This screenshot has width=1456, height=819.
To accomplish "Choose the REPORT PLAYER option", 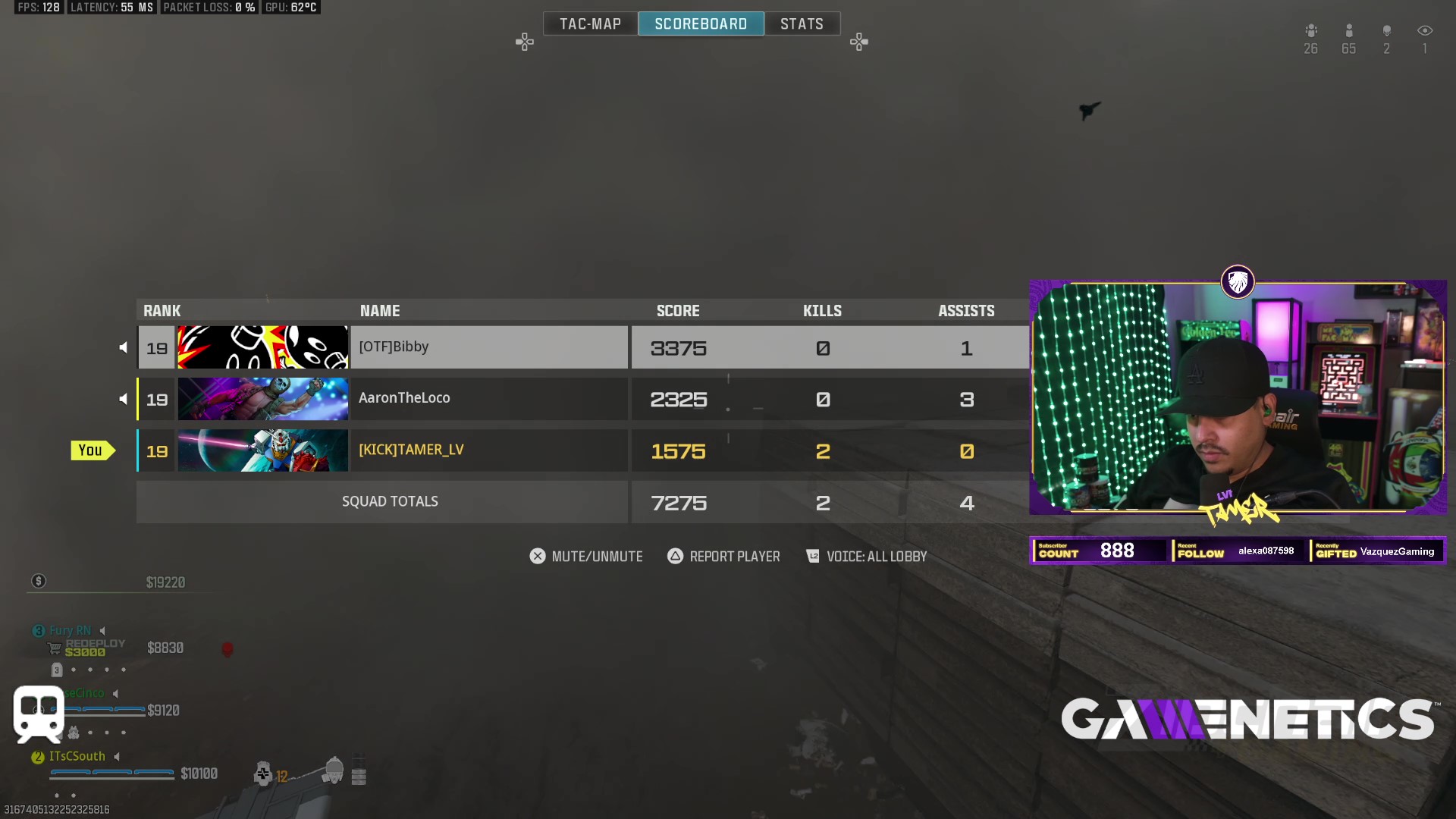I will tap(723, 557).
